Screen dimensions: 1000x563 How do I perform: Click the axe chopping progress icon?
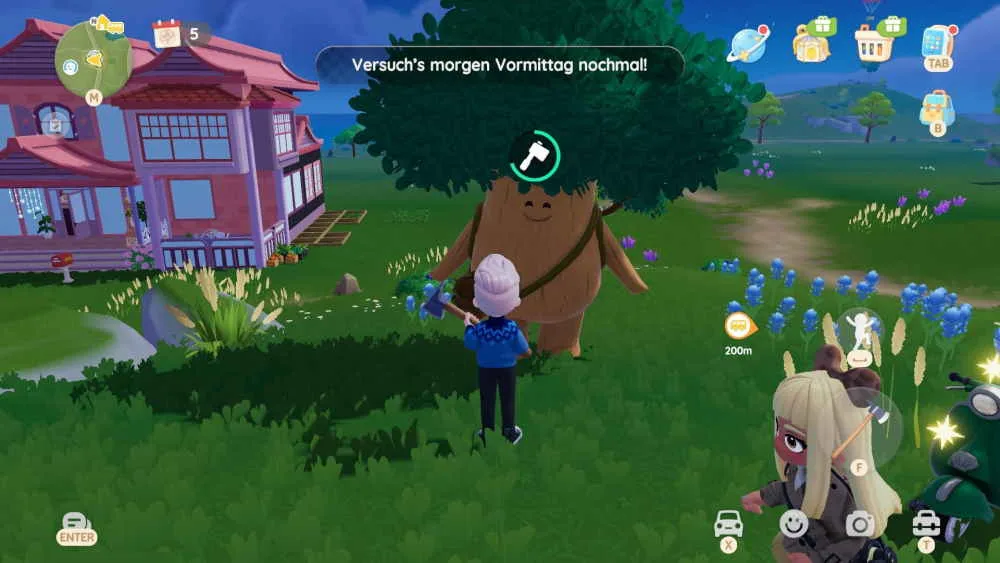(534, 154)
